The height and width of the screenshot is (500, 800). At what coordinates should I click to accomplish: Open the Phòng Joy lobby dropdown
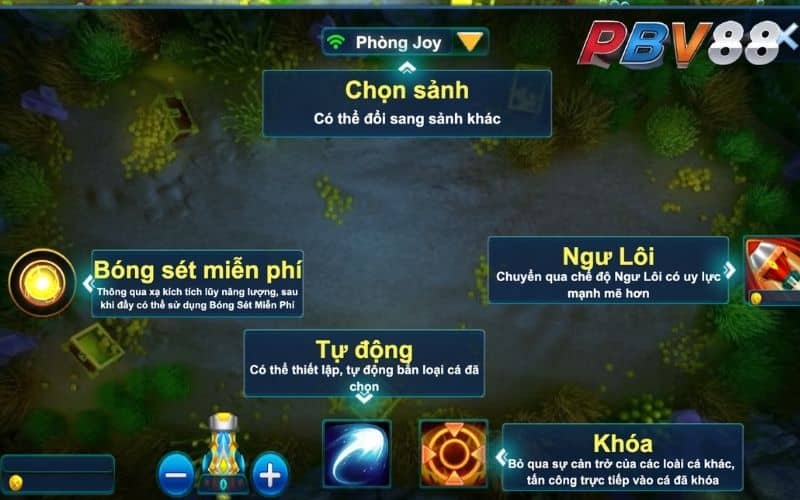click(x=470, y=42)
